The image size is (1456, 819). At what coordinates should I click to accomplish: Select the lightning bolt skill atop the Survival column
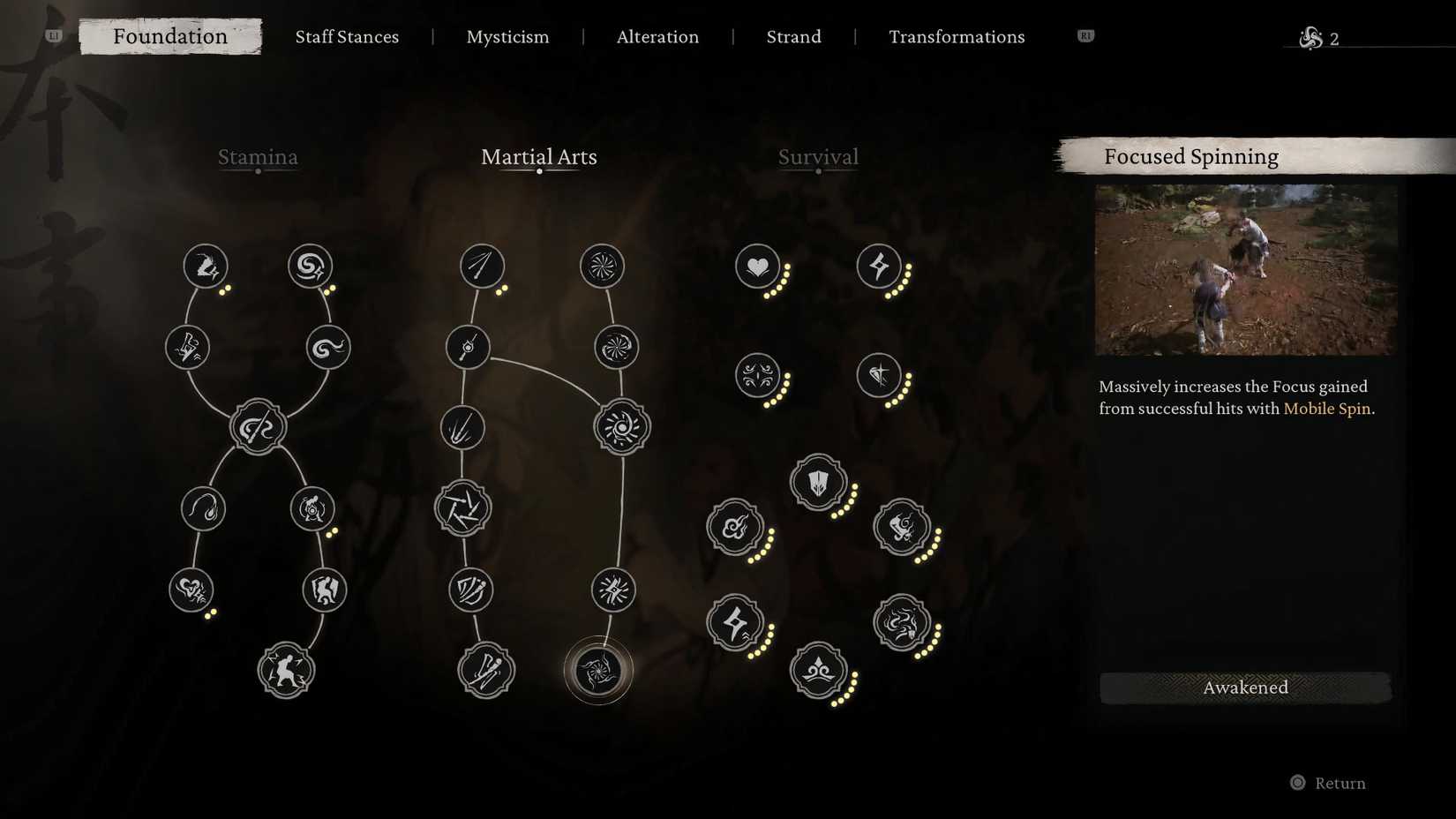[880, 265]
